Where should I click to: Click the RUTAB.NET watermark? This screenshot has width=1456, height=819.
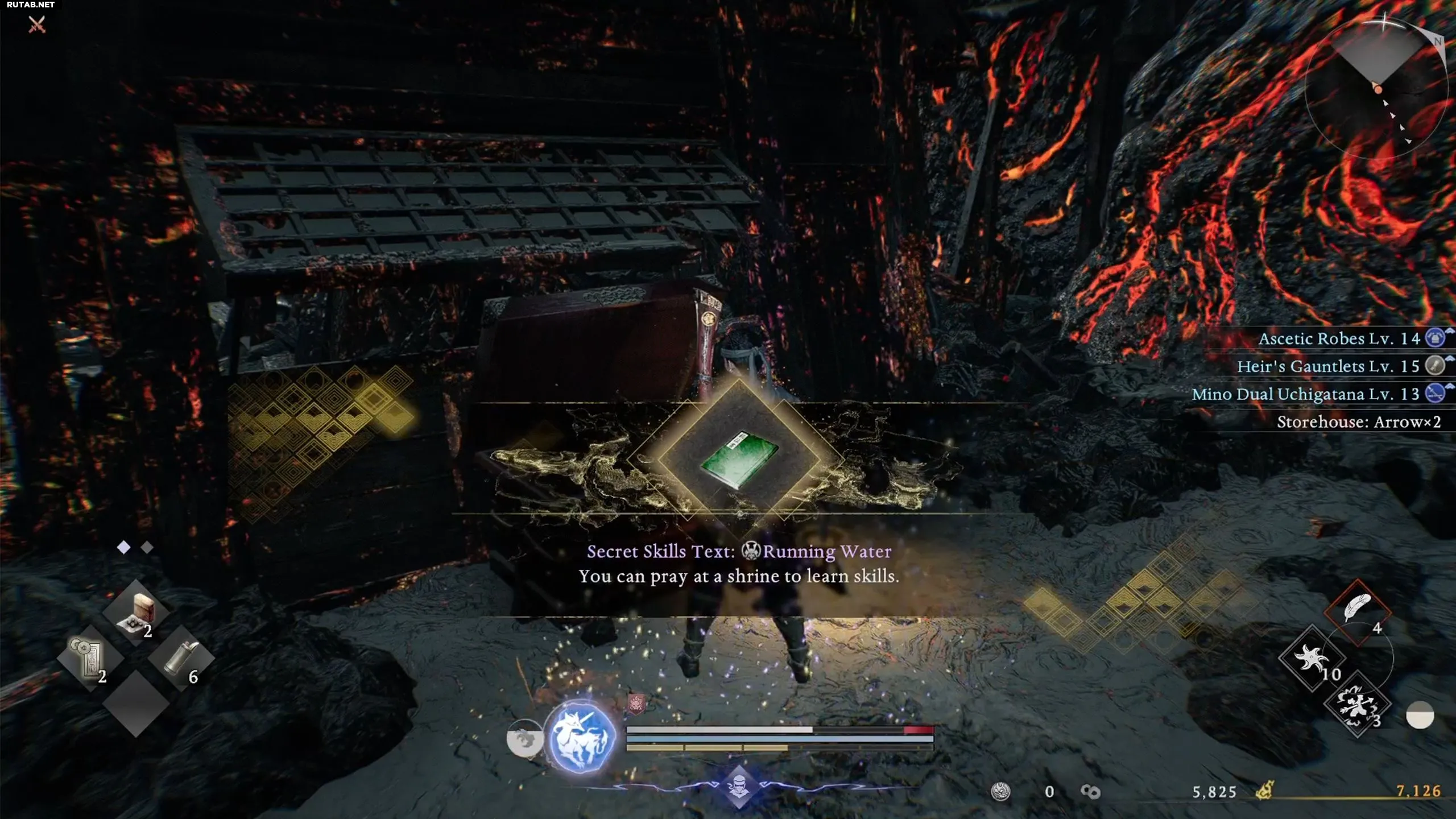click(31, 5)
